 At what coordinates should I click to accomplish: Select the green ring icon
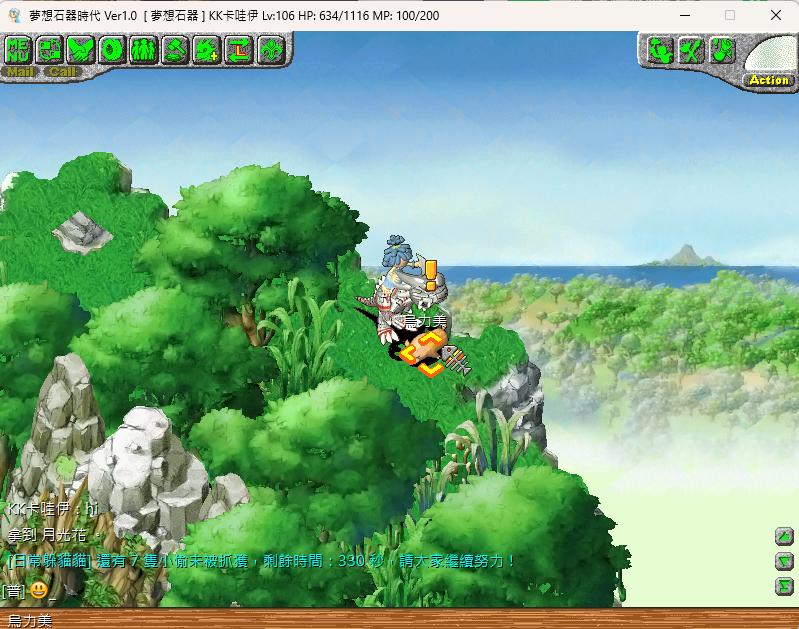pyautogui.click(x=112, y=49)
